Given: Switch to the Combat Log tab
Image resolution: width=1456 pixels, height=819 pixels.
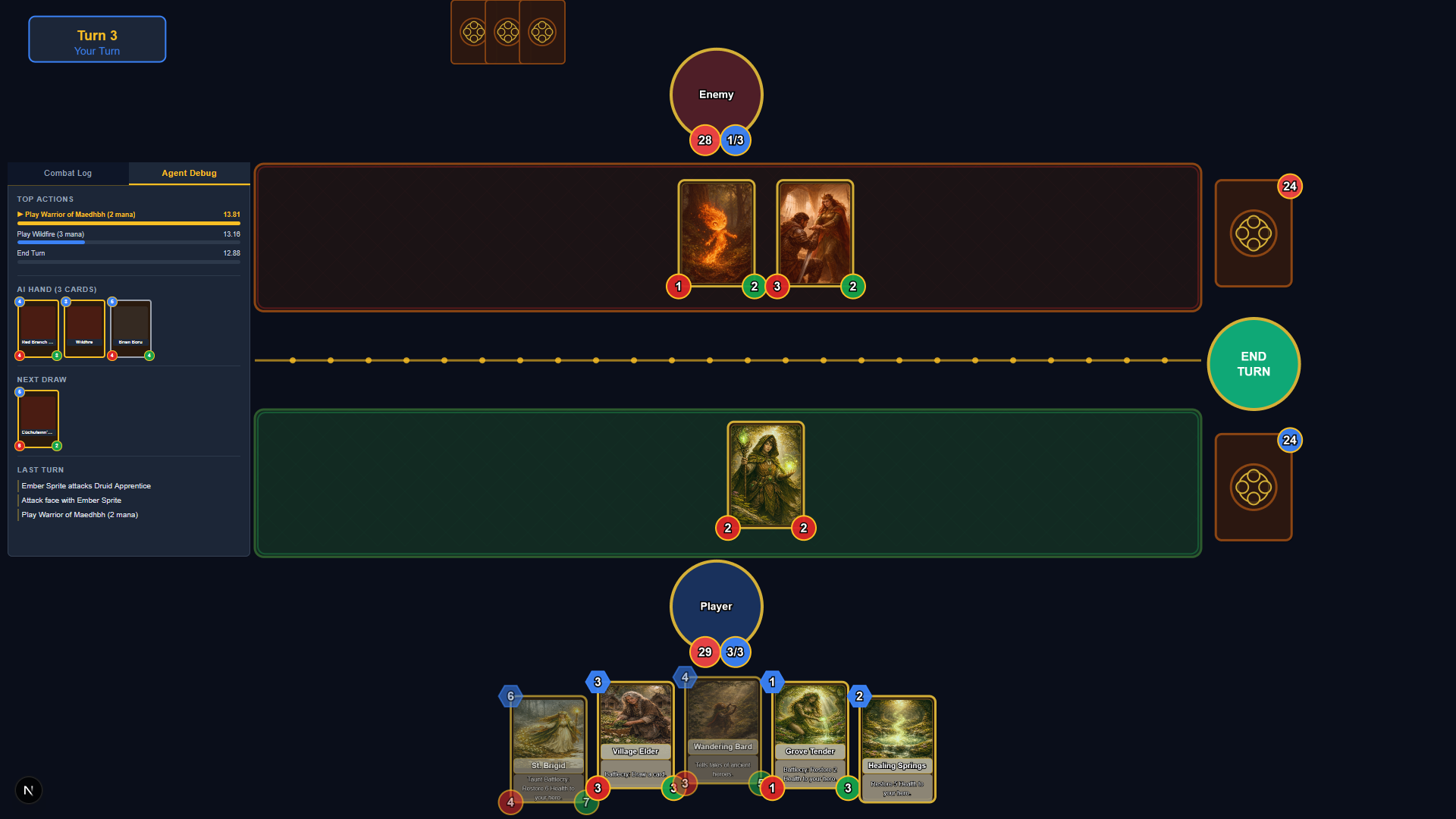Looking at the screenshot, I should click(67, 173).
